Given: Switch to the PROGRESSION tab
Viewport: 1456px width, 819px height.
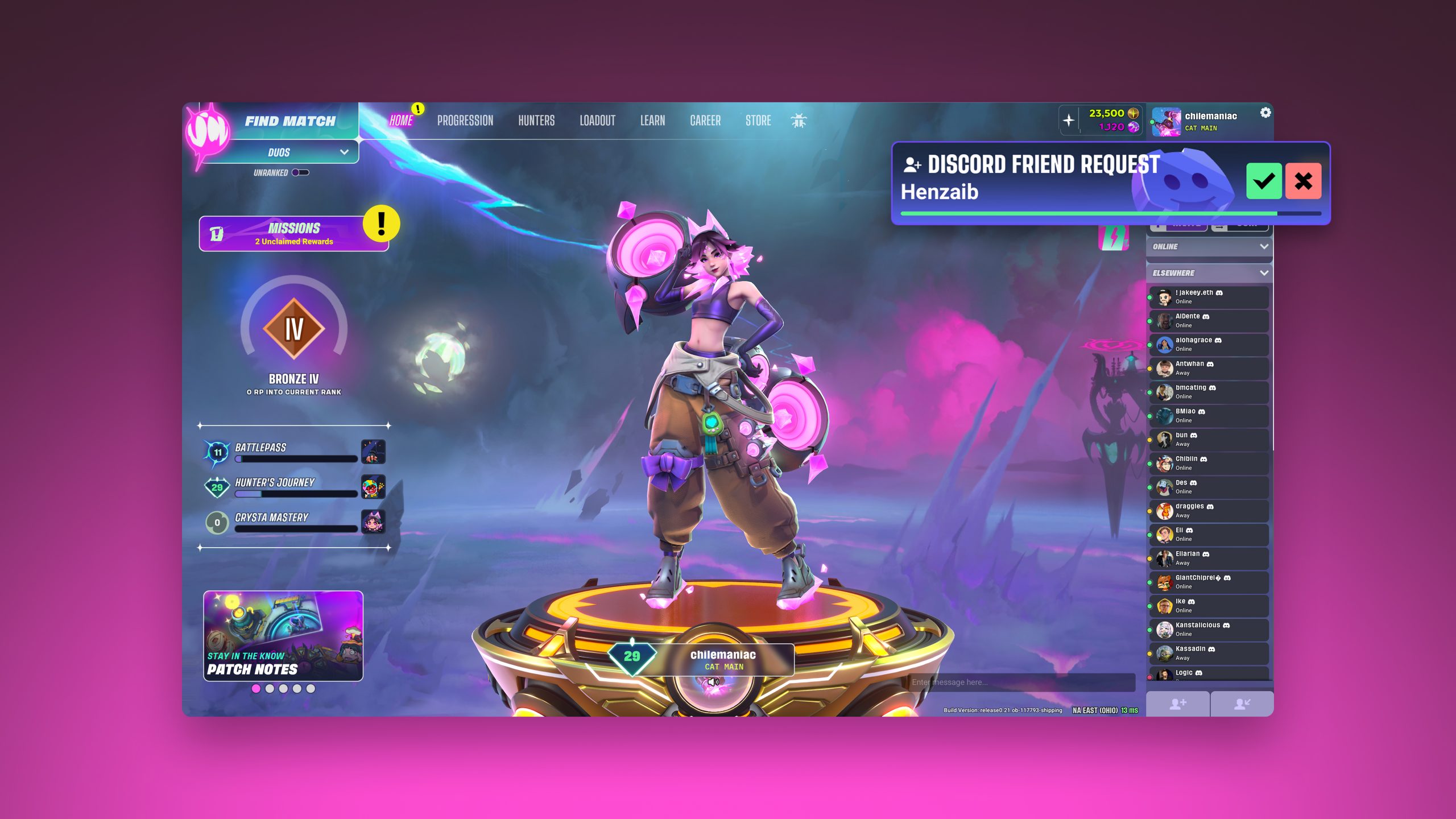Looking at the screenshot, I should [465, 121].
